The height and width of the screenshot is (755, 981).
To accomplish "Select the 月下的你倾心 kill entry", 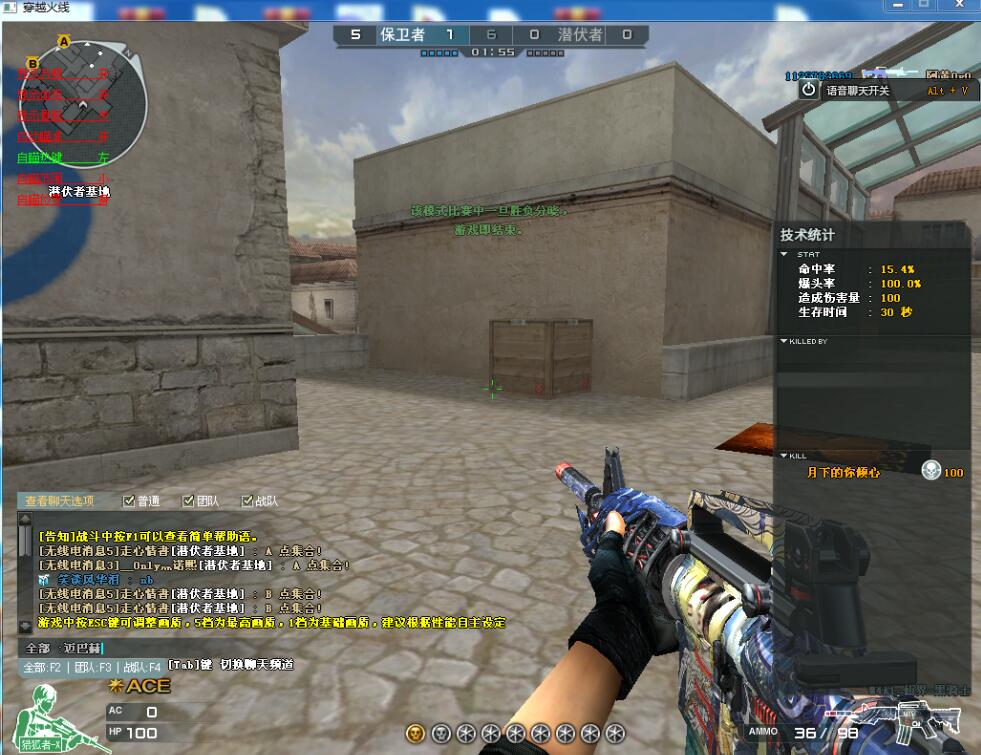I will pyautogui.click(x=844, y=472).
